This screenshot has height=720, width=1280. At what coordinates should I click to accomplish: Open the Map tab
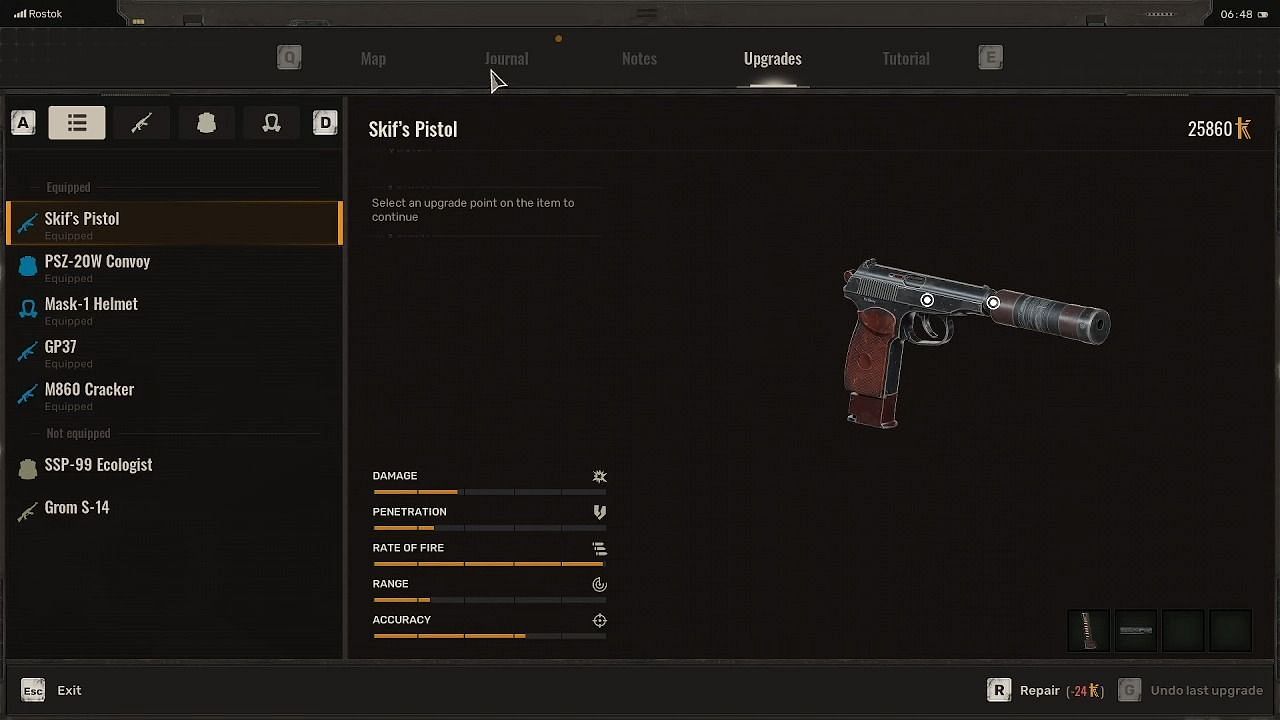373,59
